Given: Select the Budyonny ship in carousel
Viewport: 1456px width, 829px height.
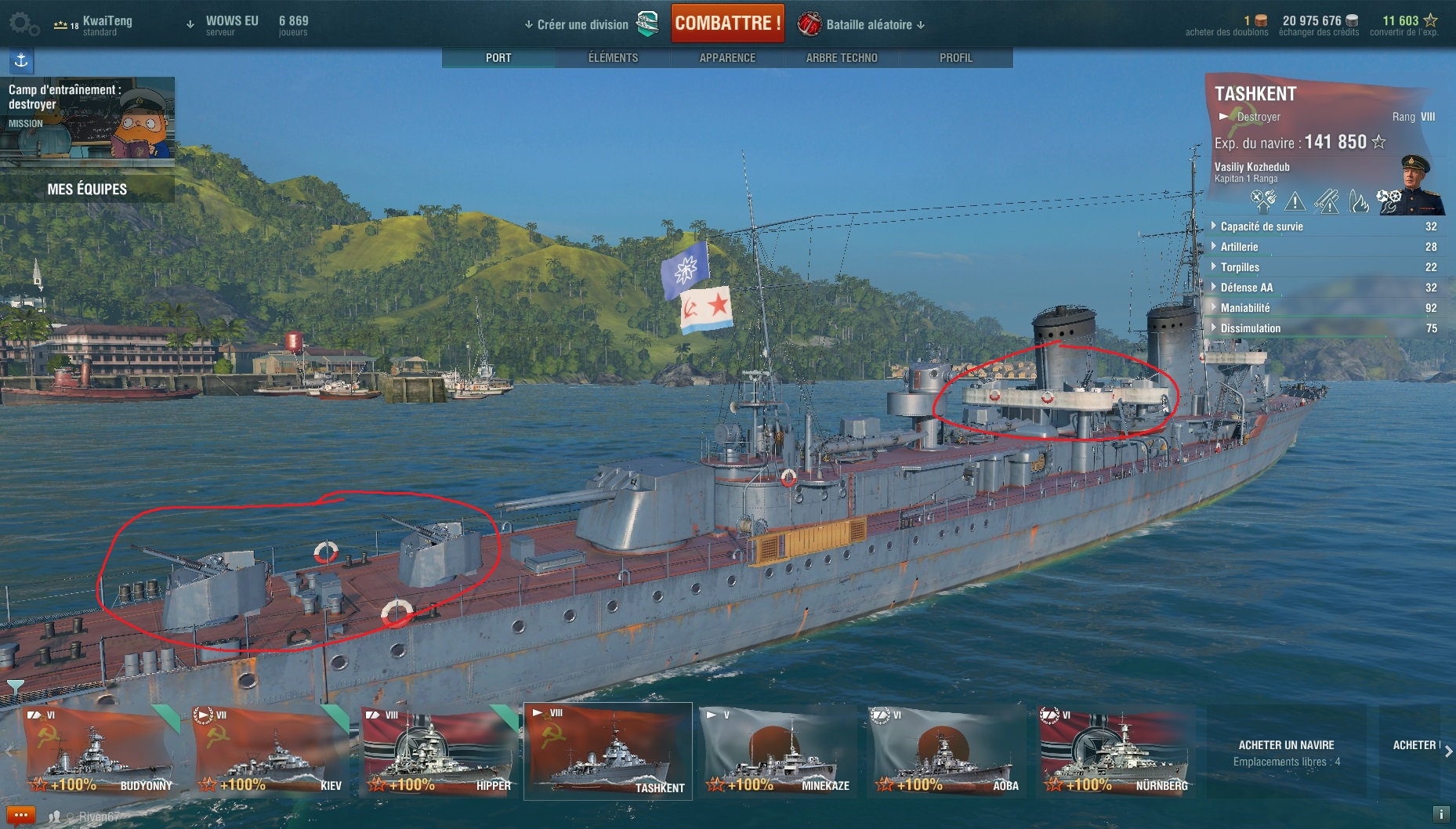Looking at the screenshot, I should coord(100,752).
